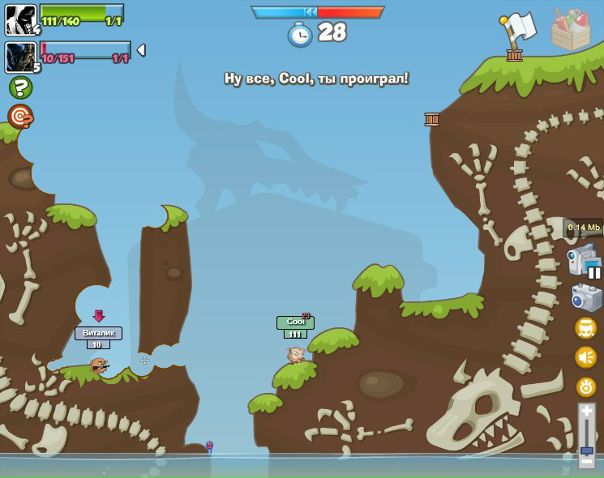Zoom in with the plus button
This screenshot has width=604, height=478.
tap(587, 411)
